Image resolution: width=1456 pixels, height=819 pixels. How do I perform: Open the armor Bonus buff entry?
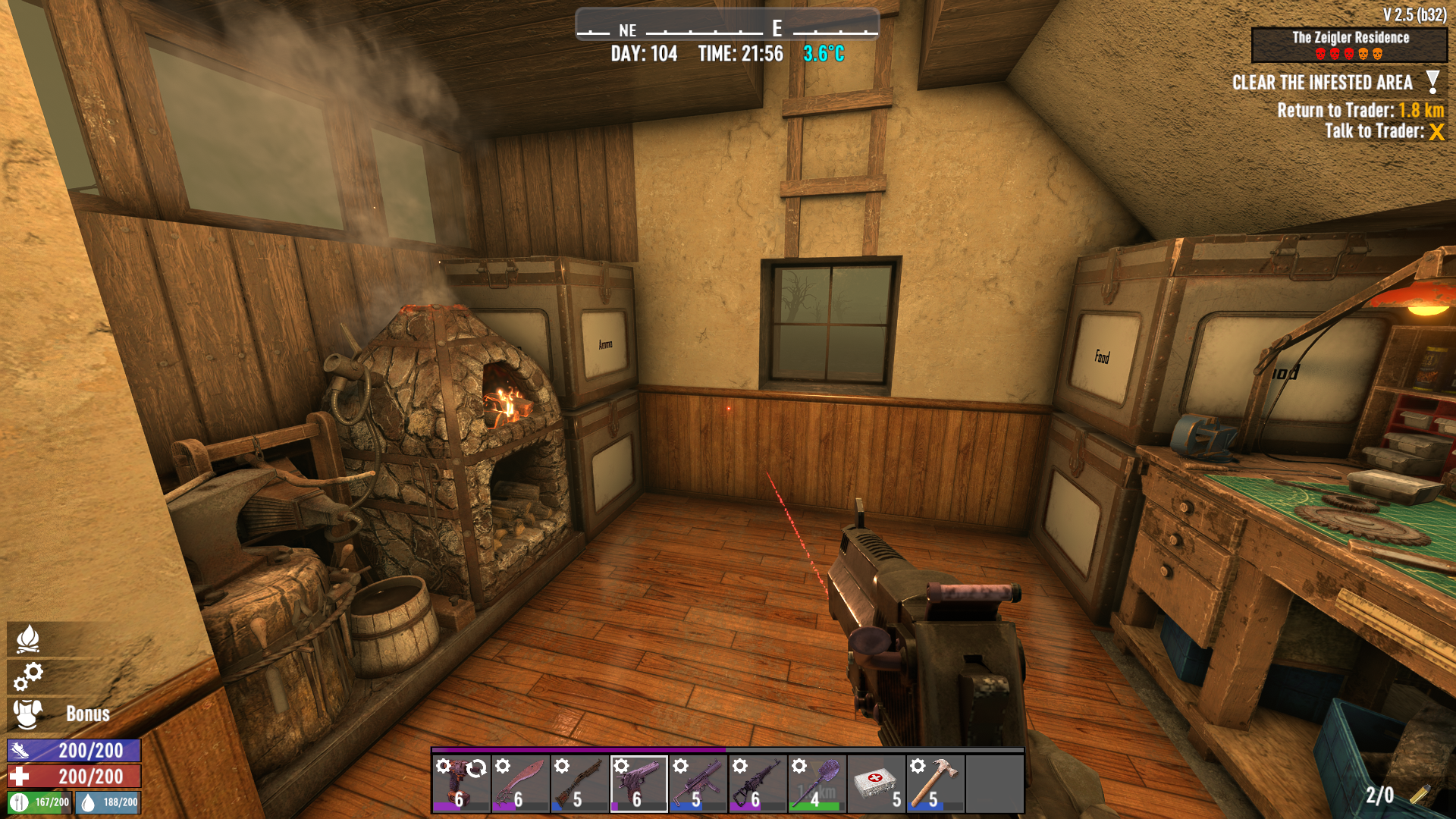pyautogui.click(x=61, y=714)
